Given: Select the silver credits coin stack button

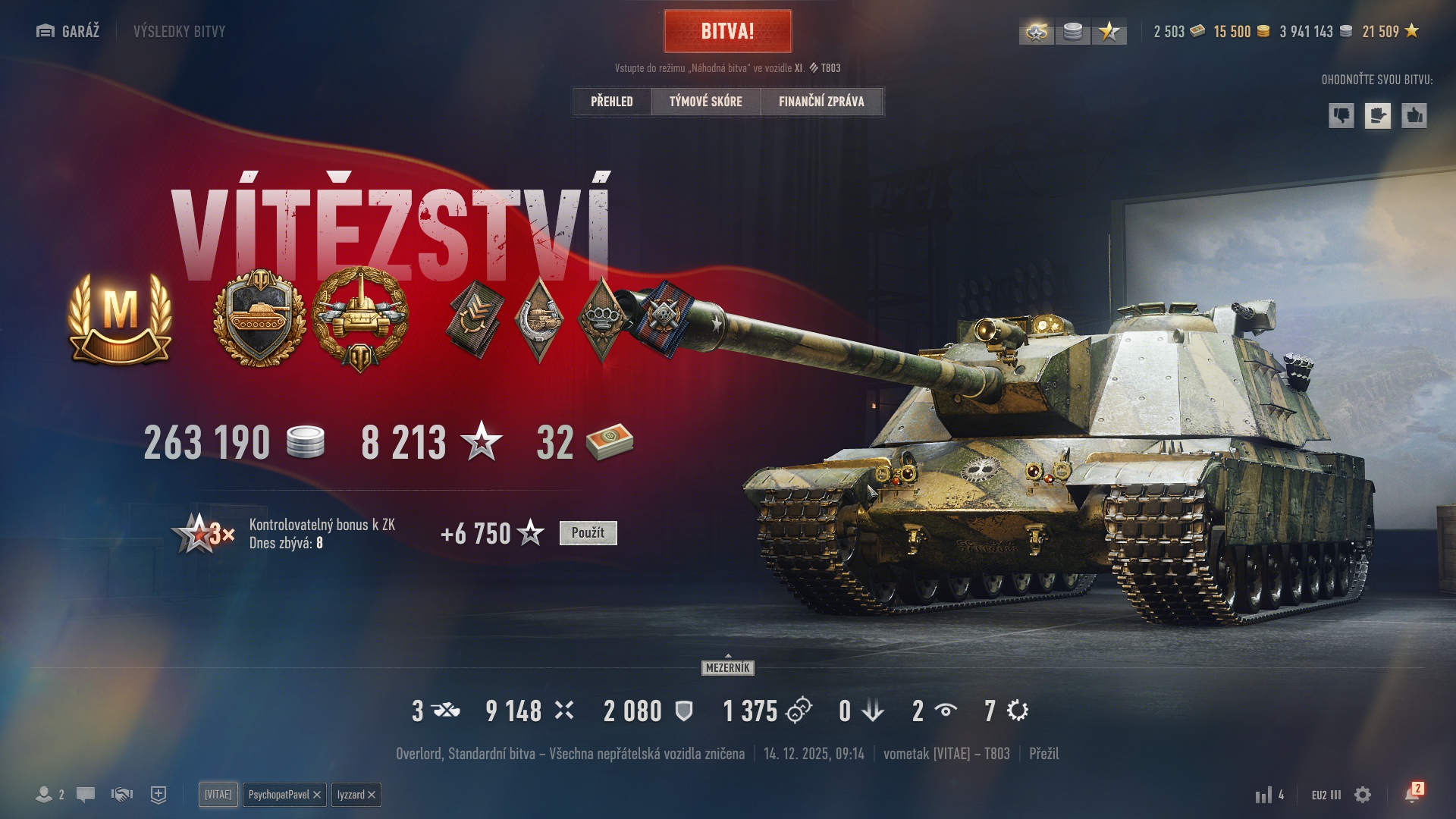Looking at the screenshot, I should 1072,32.
